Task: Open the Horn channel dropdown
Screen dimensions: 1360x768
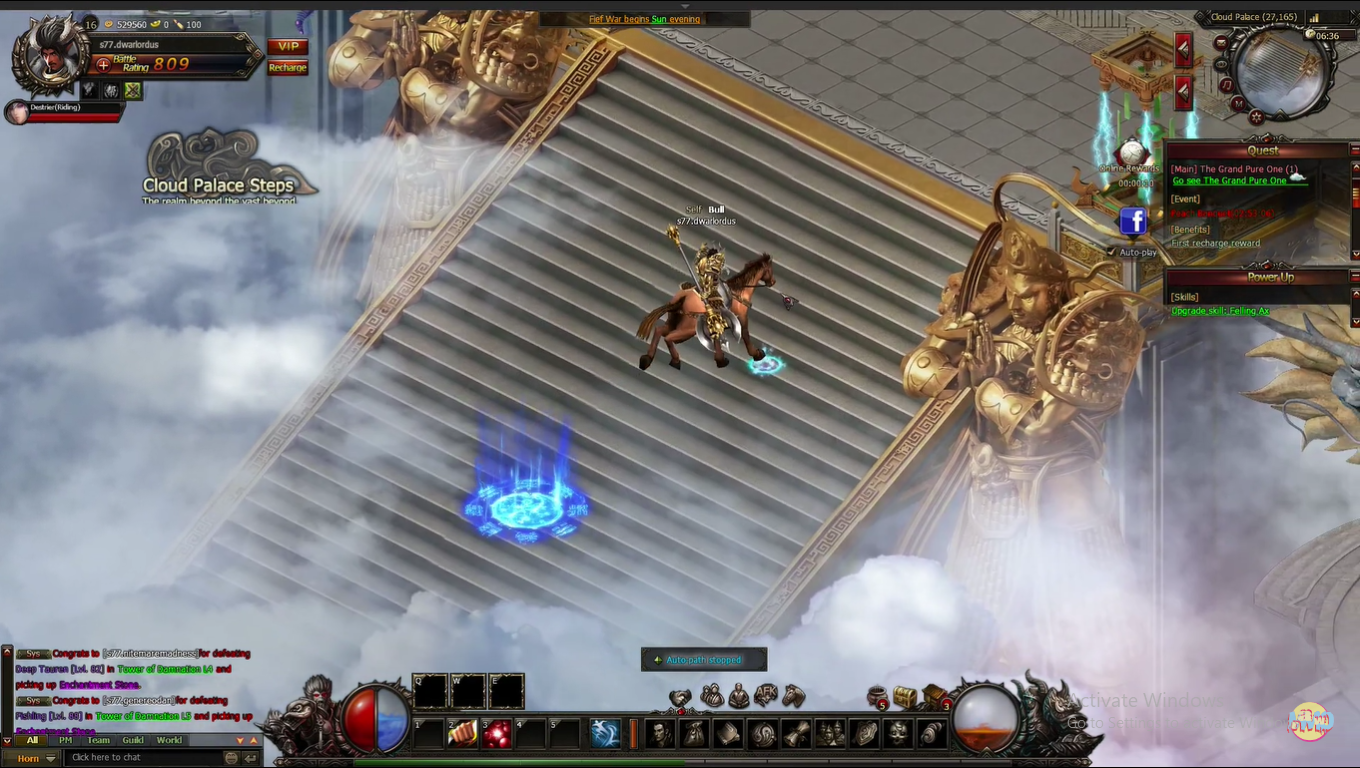Action: coord(49,757)
